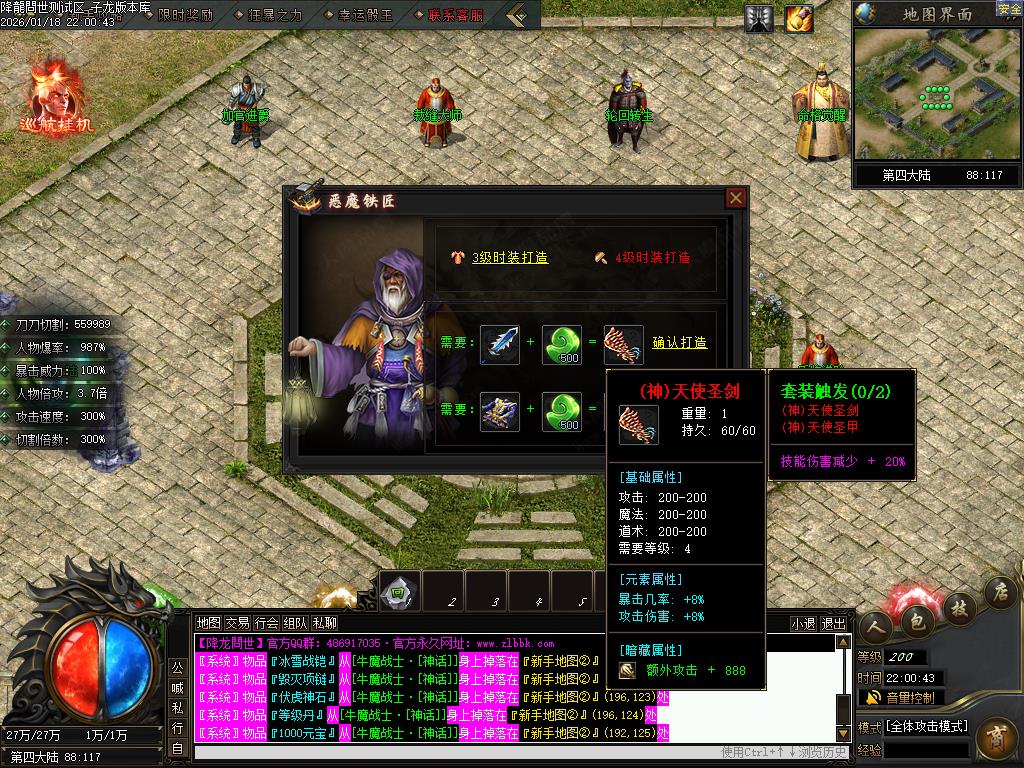This screenshot has width=1024, height=768.
Task: Switch to the 行会 guild chat tab
Action: pyautogui.click(x=267, y=623)
